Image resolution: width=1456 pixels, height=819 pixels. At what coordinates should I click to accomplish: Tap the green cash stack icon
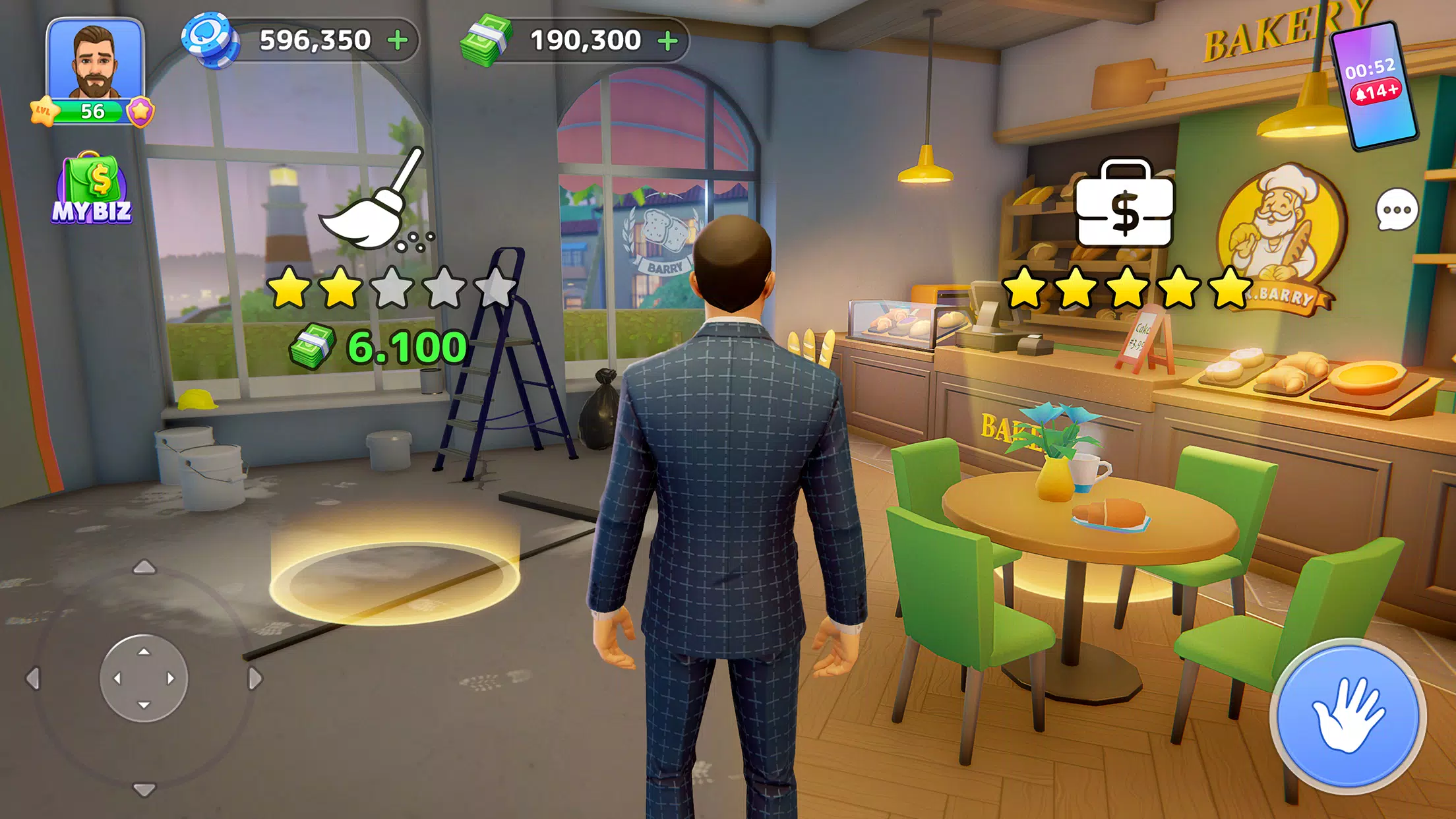click(486, 40)
